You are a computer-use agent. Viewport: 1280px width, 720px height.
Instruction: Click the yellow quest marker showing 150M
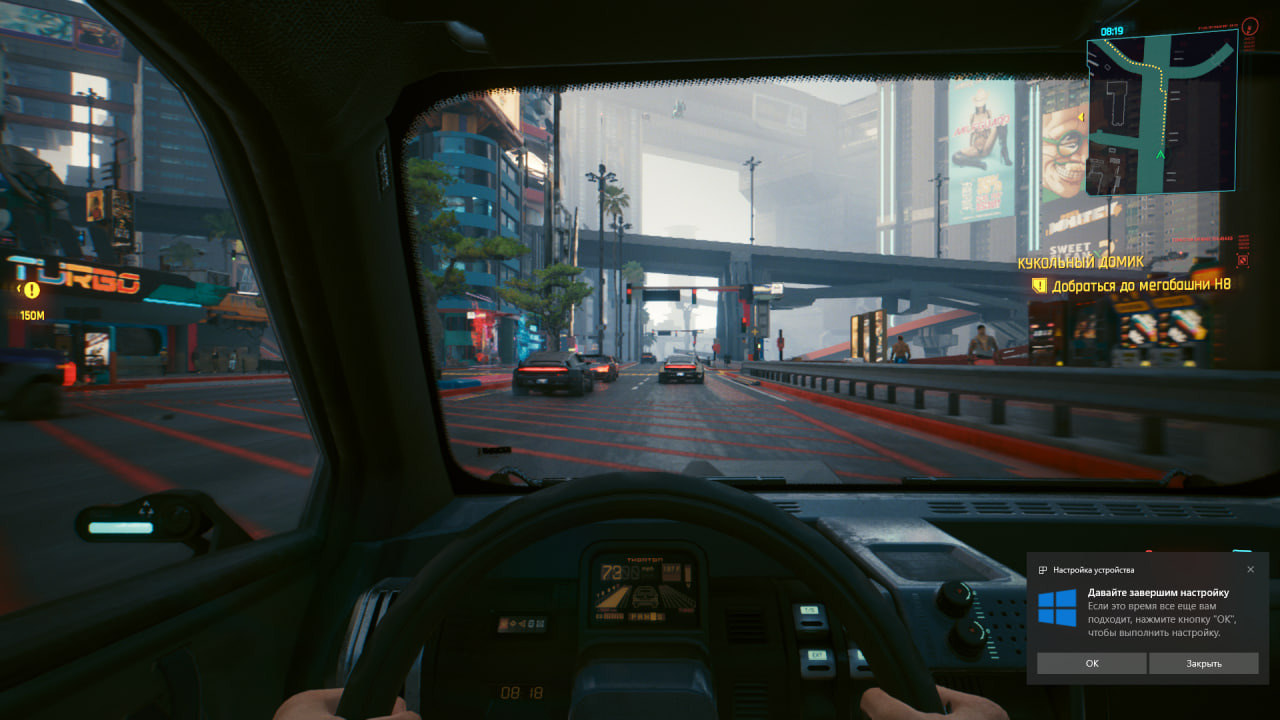coord(32,290)
